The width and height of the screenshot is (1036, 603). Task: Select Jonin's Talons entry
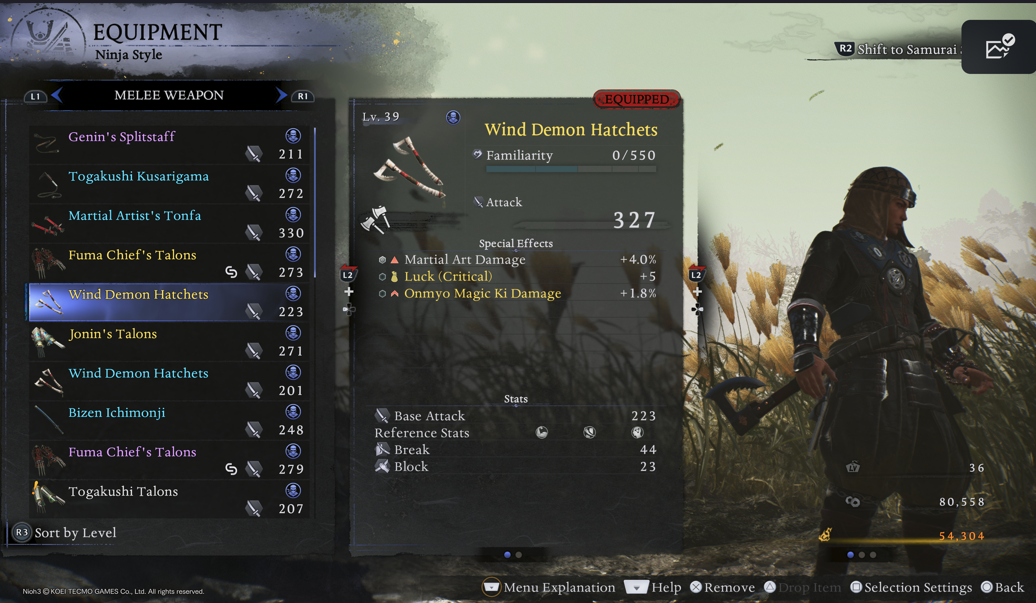pyautogui.click(x=170, y=341)
